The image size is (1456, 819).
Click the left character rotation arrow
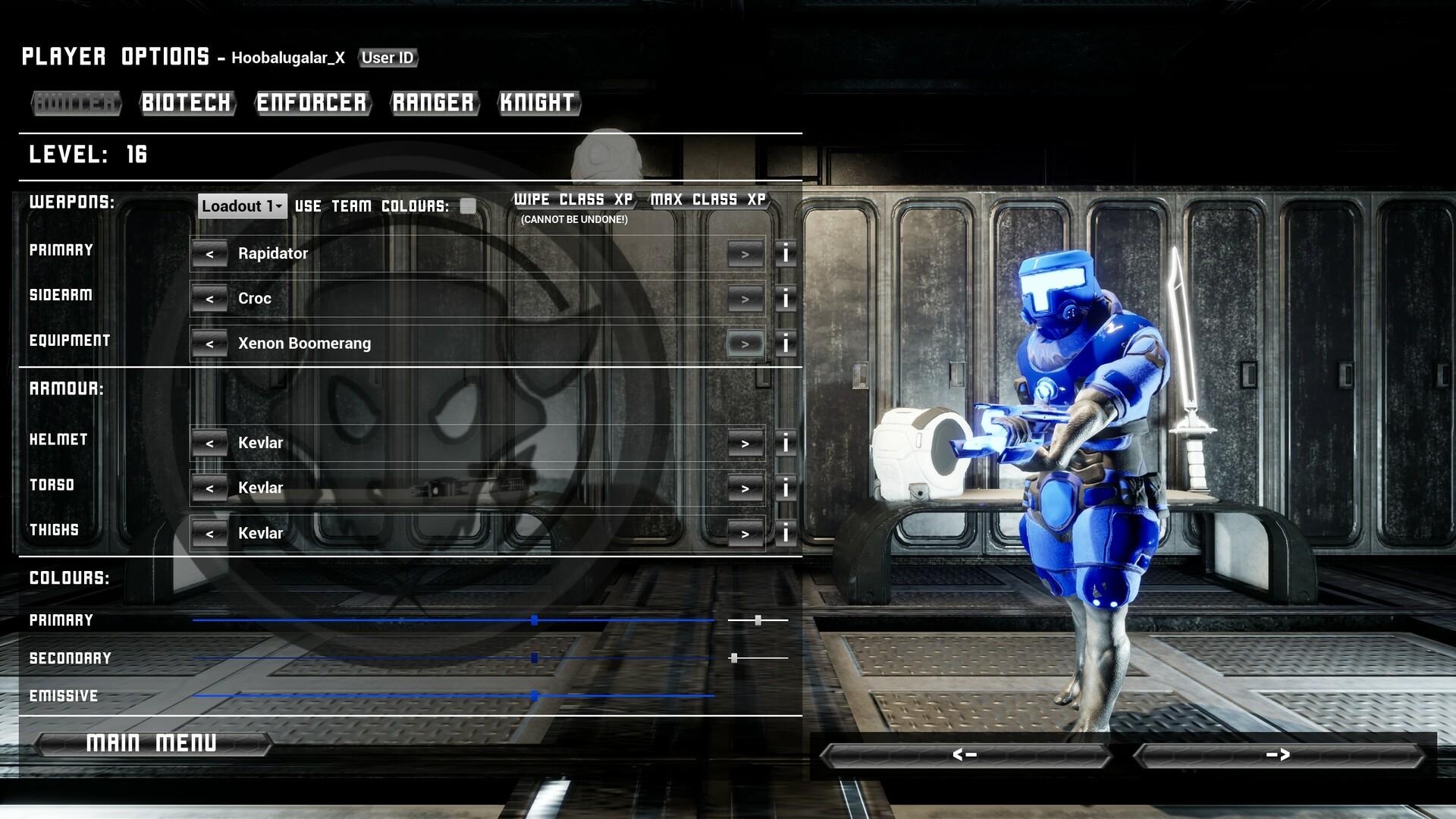coord(965,755)
